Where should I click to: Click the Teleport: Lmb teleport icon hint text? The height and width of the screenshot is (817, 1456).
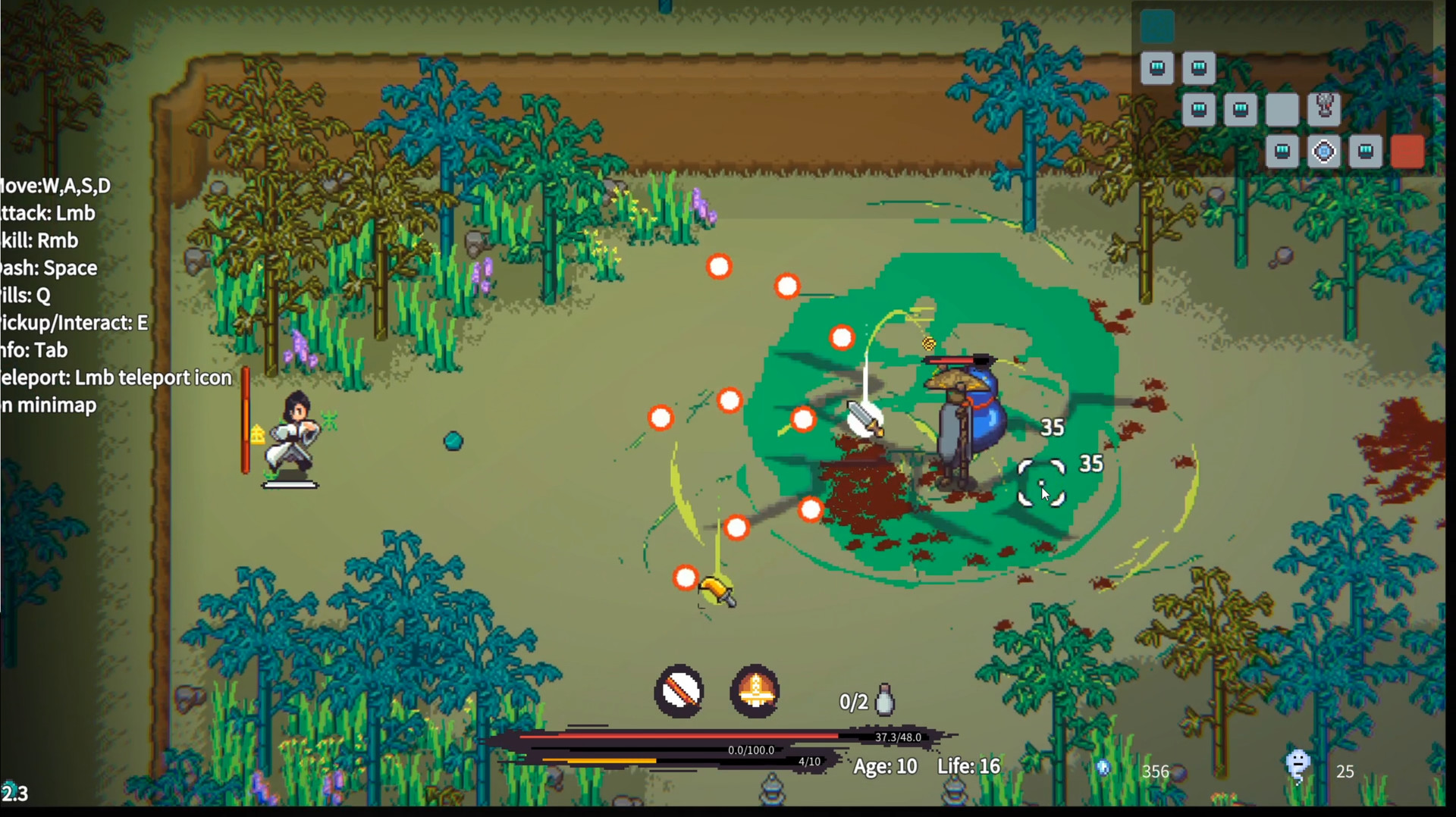115,377
